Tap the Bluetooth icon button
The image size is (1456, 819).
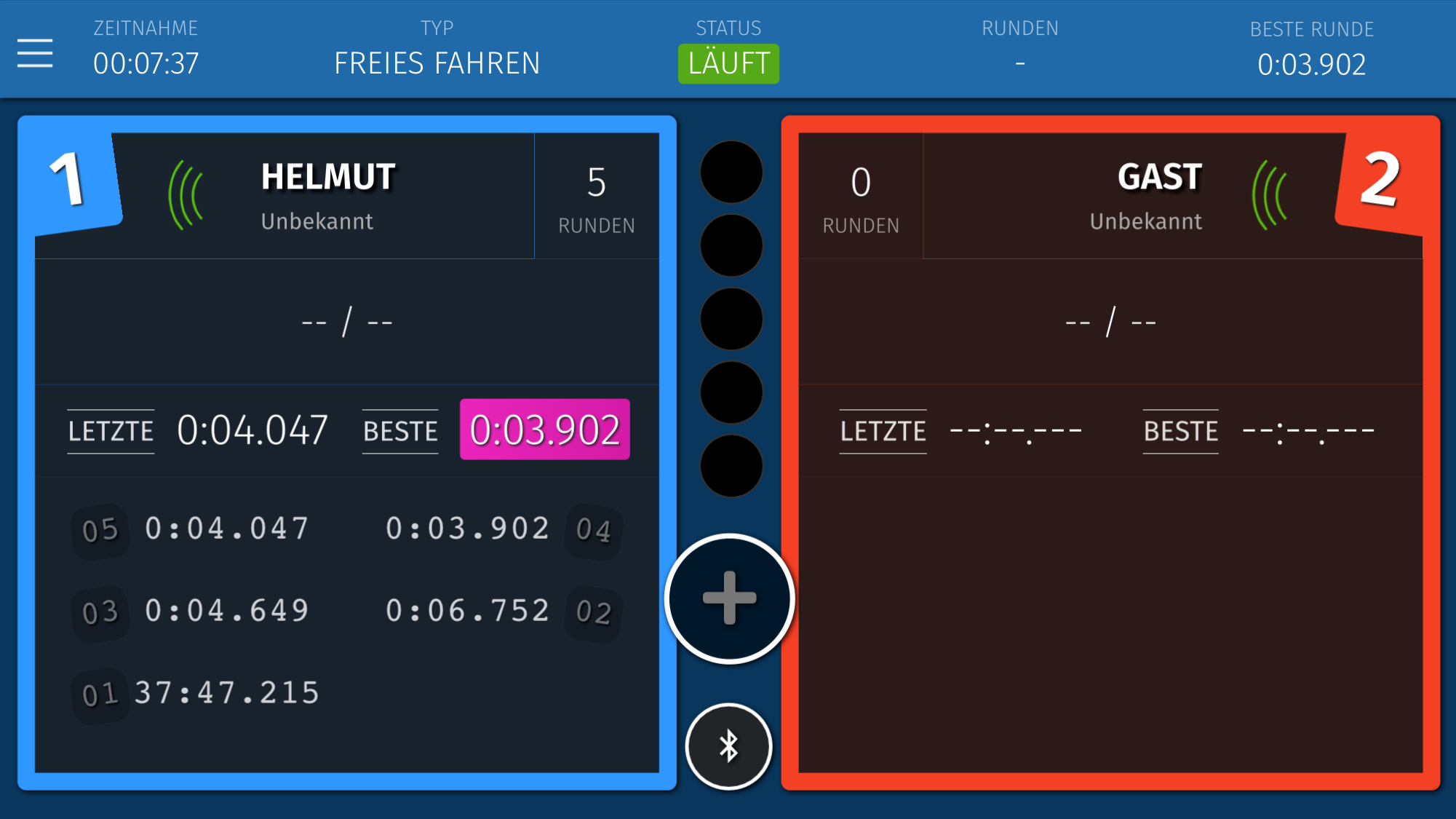click(x=728, y=746)
